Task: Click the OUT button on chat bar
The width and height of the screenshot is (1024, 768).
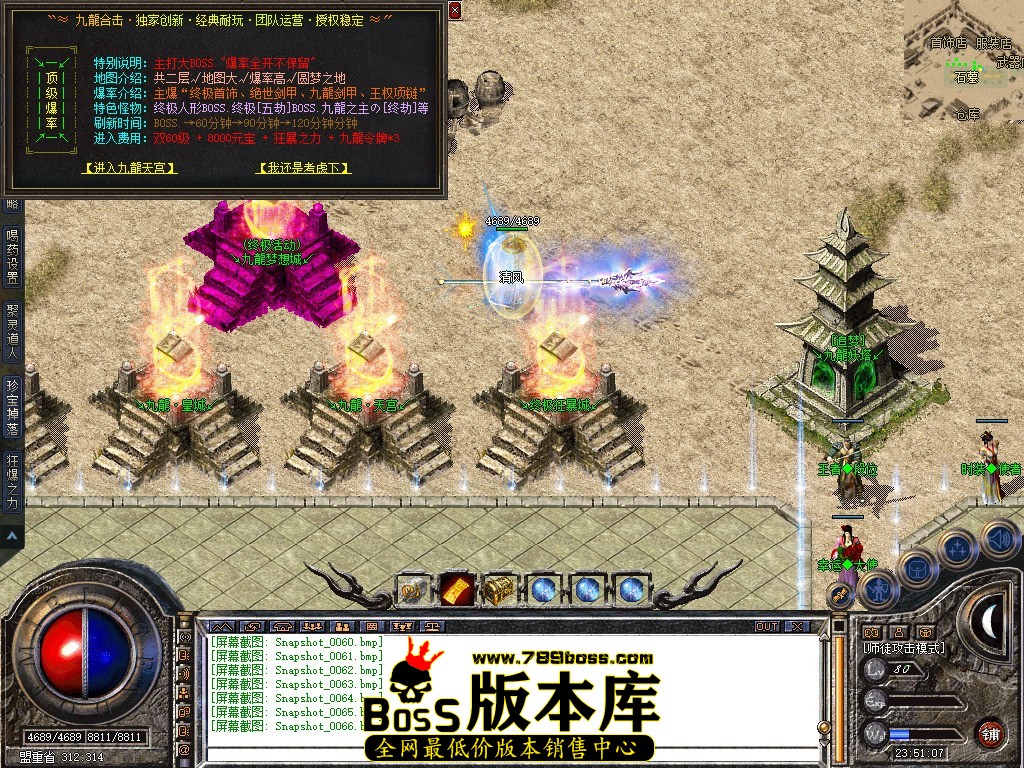Action: coord(766,626)
